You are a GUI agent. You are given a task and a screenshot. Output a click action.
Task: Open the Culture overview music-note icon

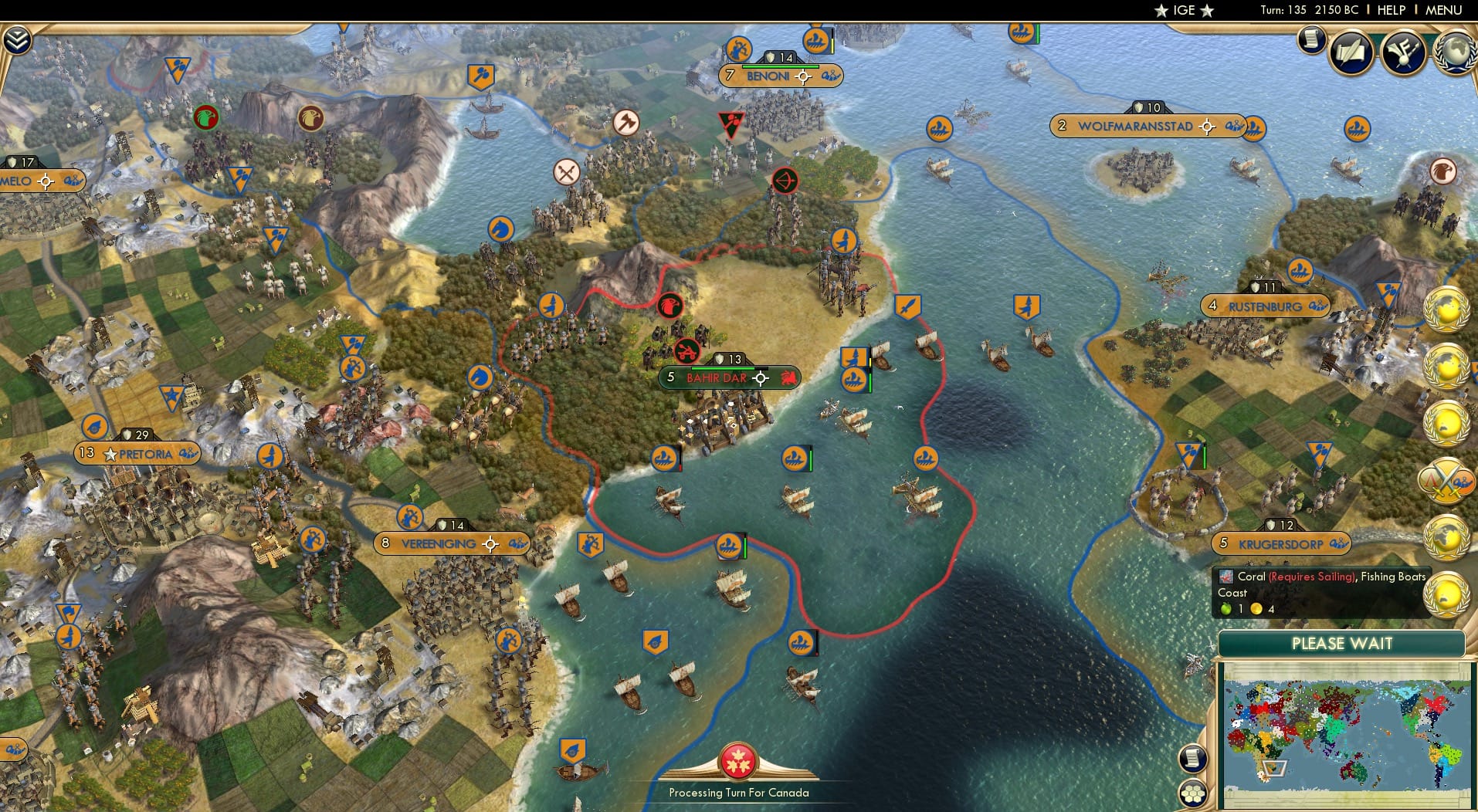tap(1404, 50)
